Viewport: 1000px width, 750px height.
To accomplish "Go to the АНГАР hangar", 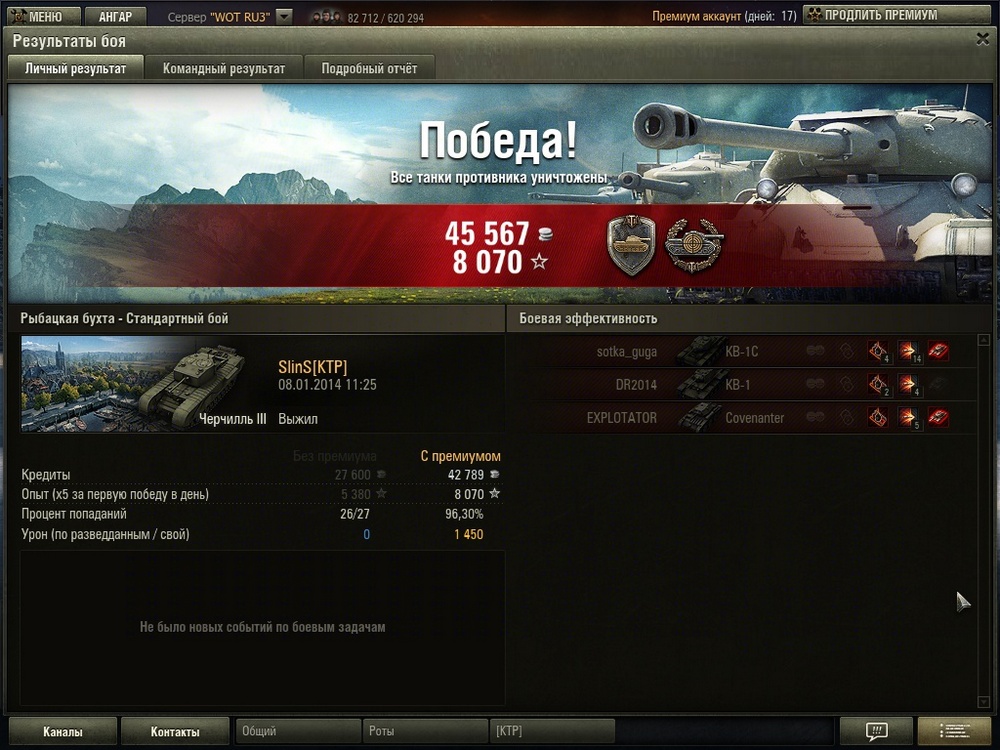I will coord(115,17).
